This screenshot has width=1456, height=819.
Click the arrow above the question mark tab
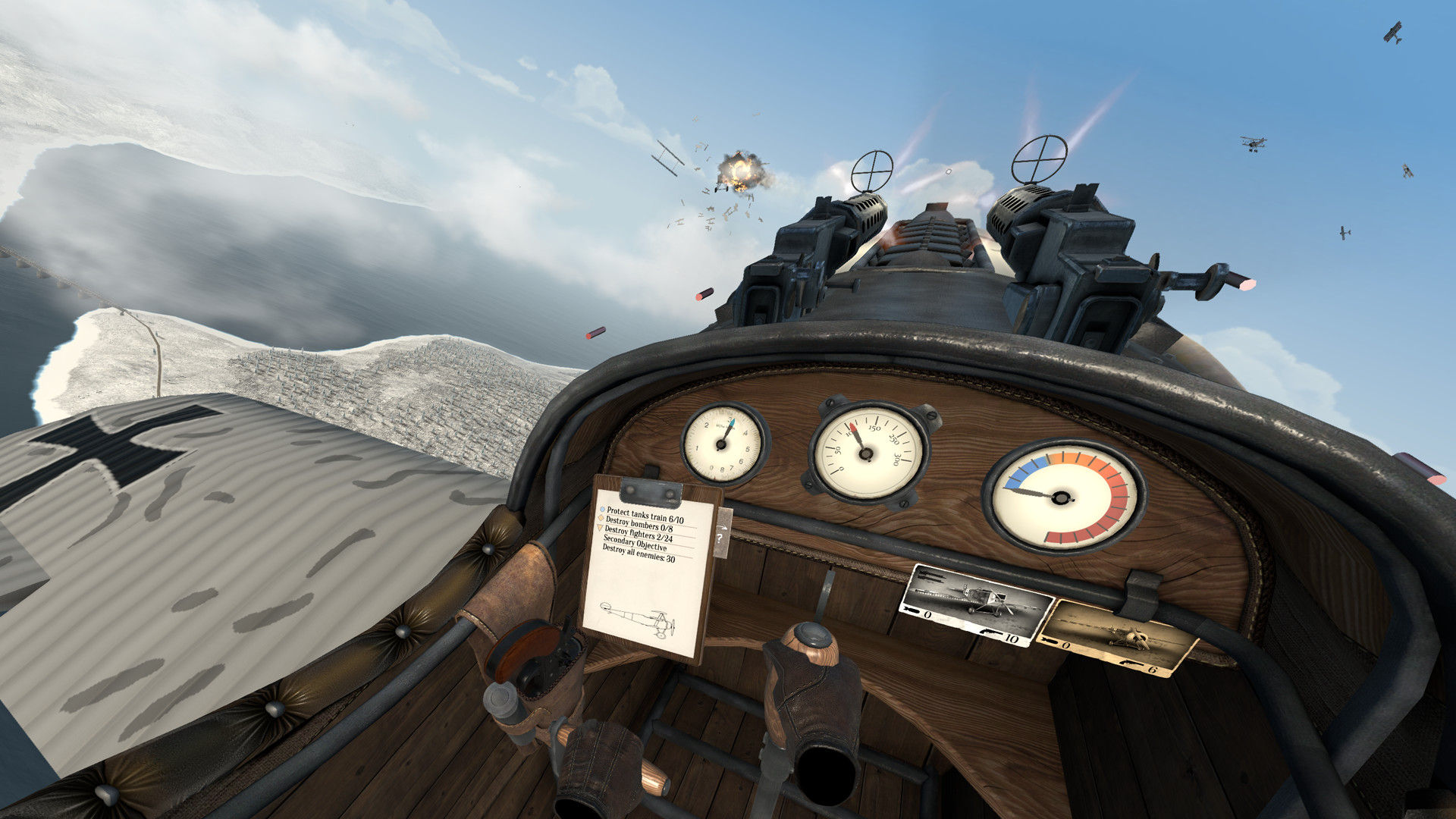(x=723, y=526)
